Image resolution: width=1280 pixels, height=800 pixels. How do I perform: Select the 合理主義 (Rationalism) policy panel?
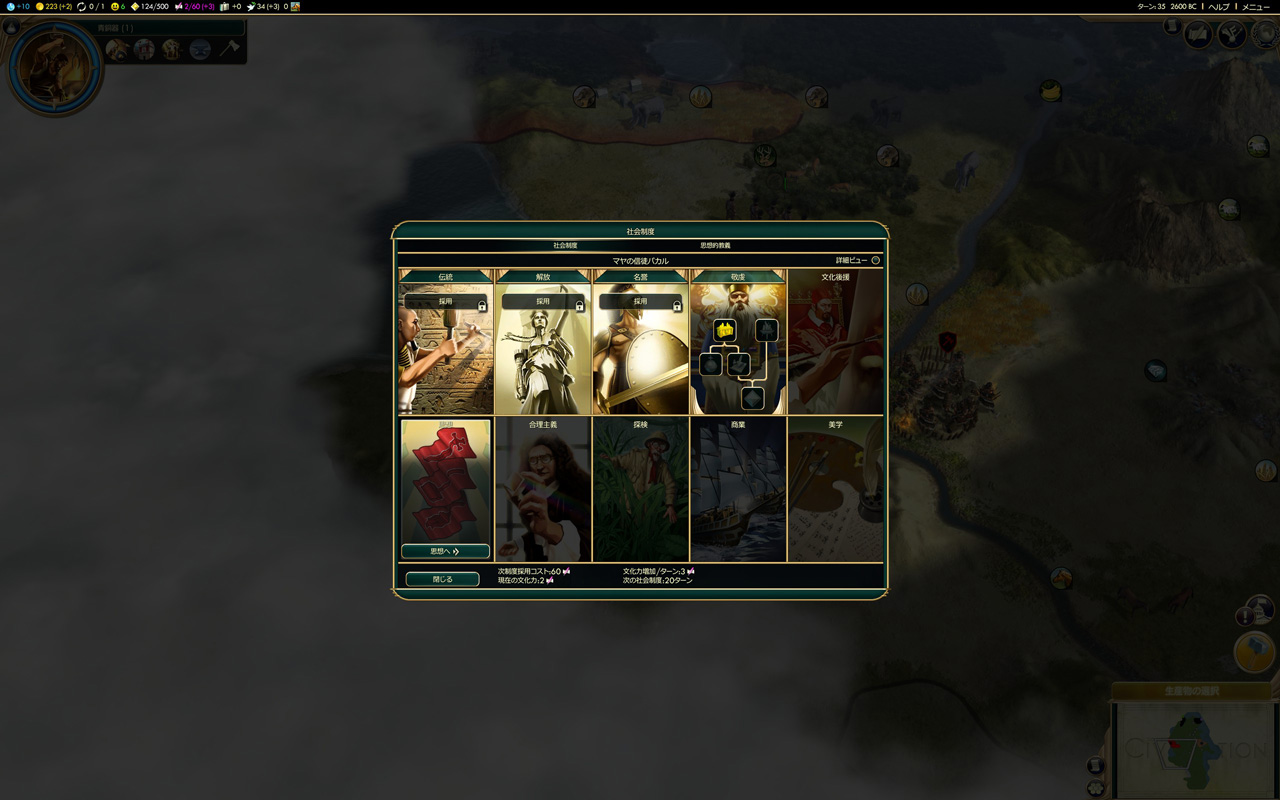543,490
